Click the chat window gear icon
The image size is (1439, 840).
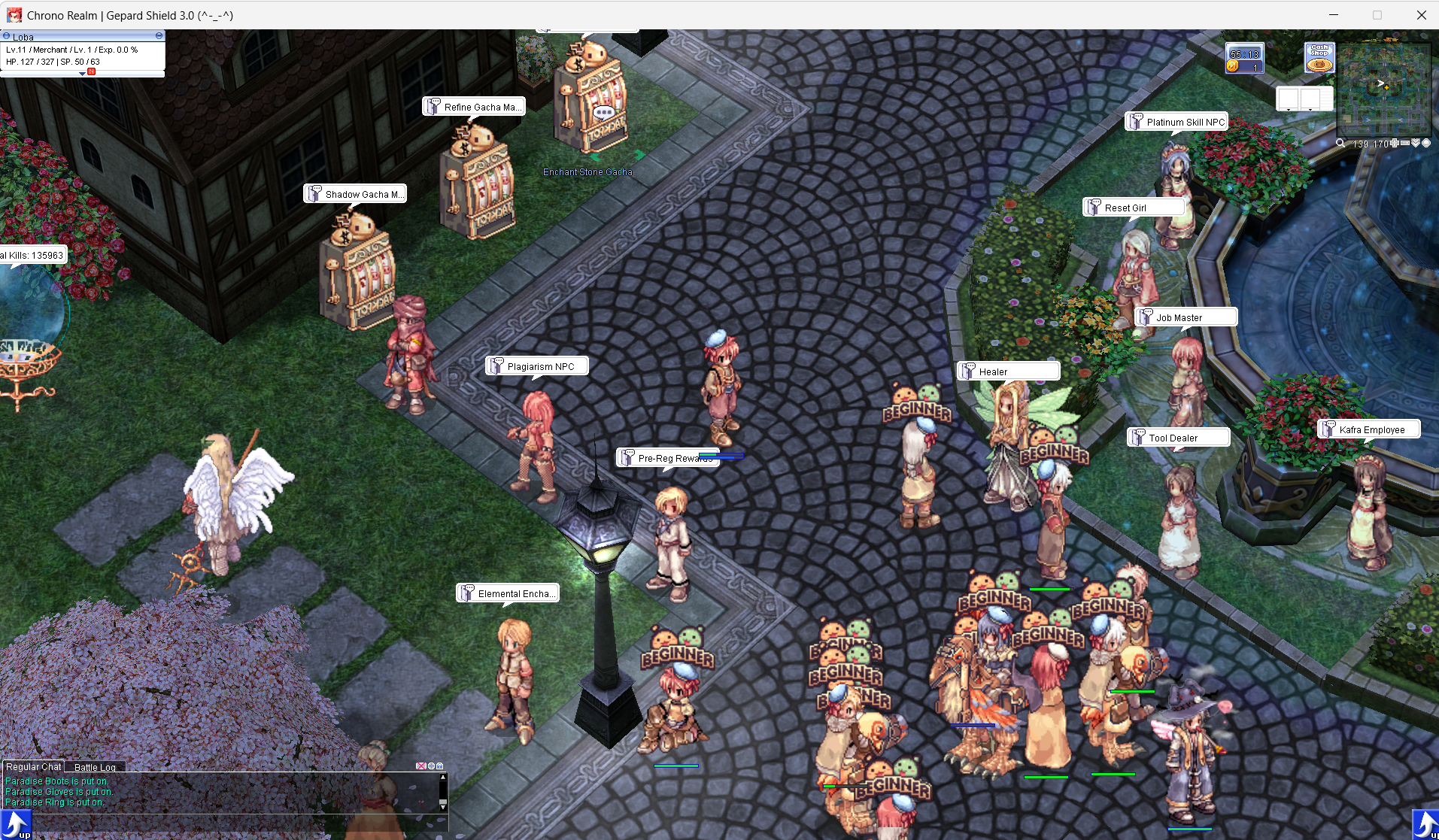(432, 766)
